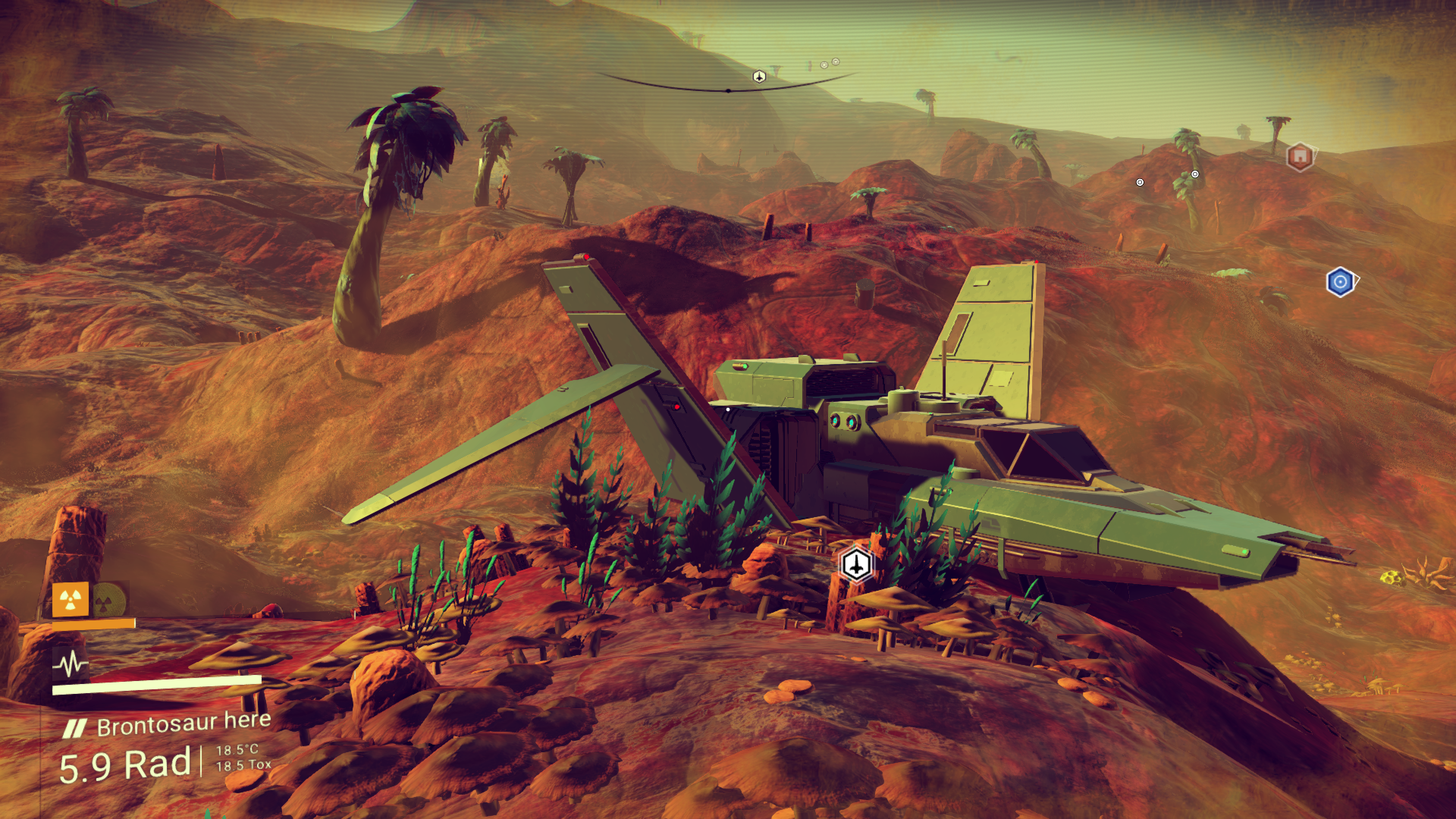This screenshot has height=819, width=1456.
Task: Select the ship marker on the compass
Action: [x=759, y=77]
